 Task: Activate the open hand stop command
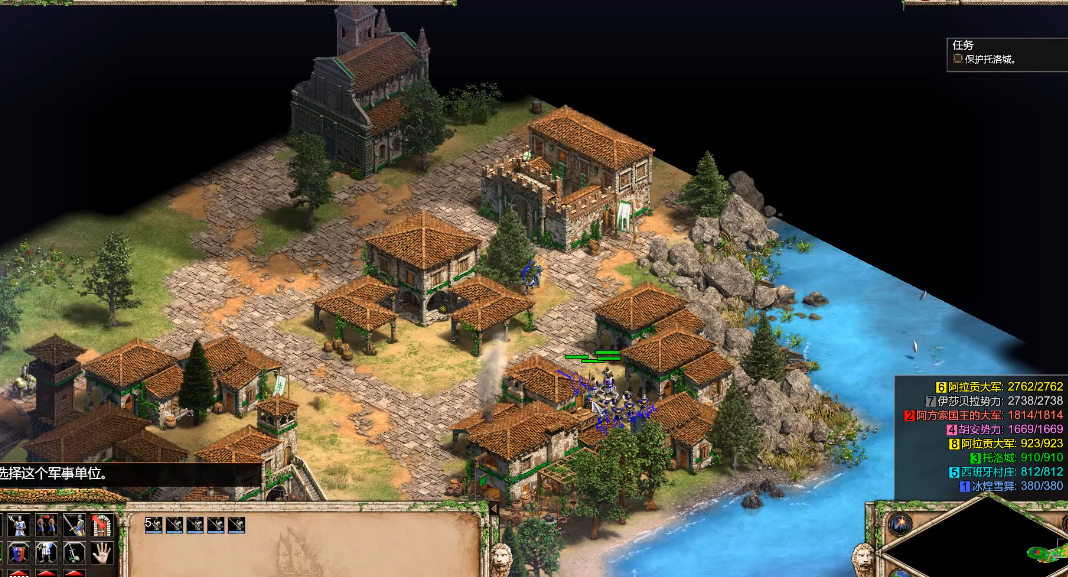102,552
